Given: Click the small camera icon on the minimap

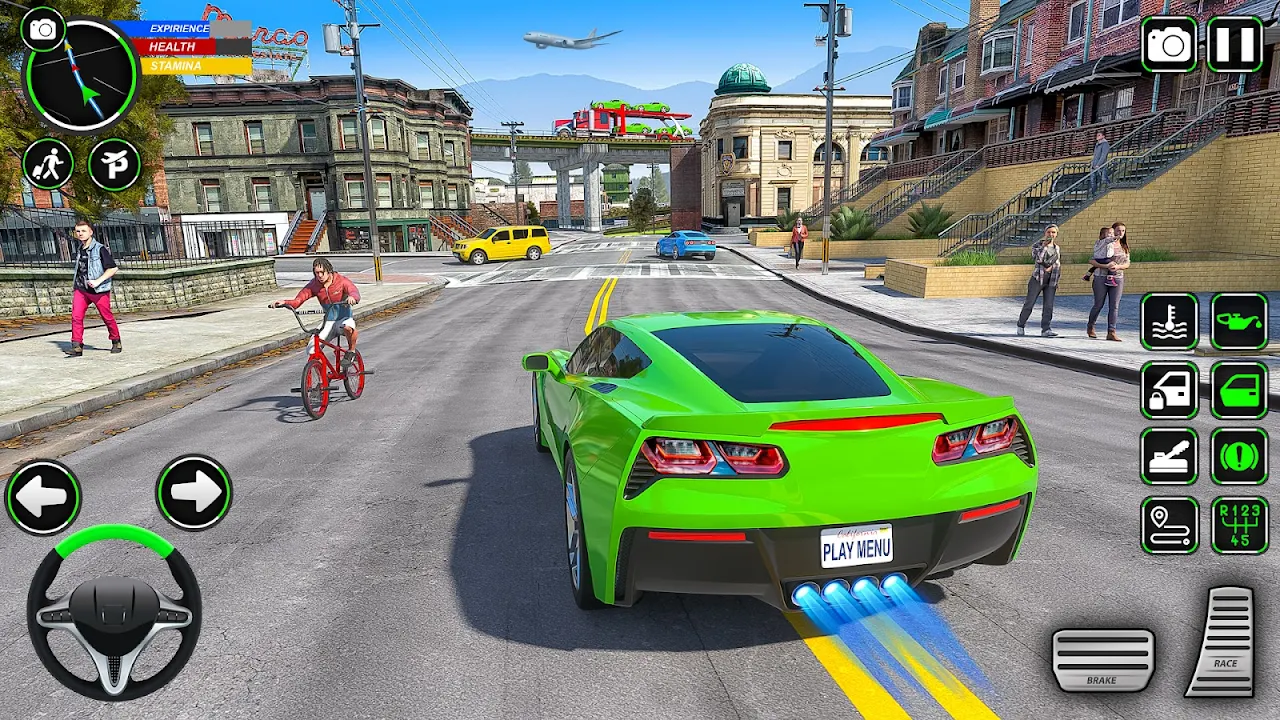Looking at the screenshot, I should tap(42, 29).
